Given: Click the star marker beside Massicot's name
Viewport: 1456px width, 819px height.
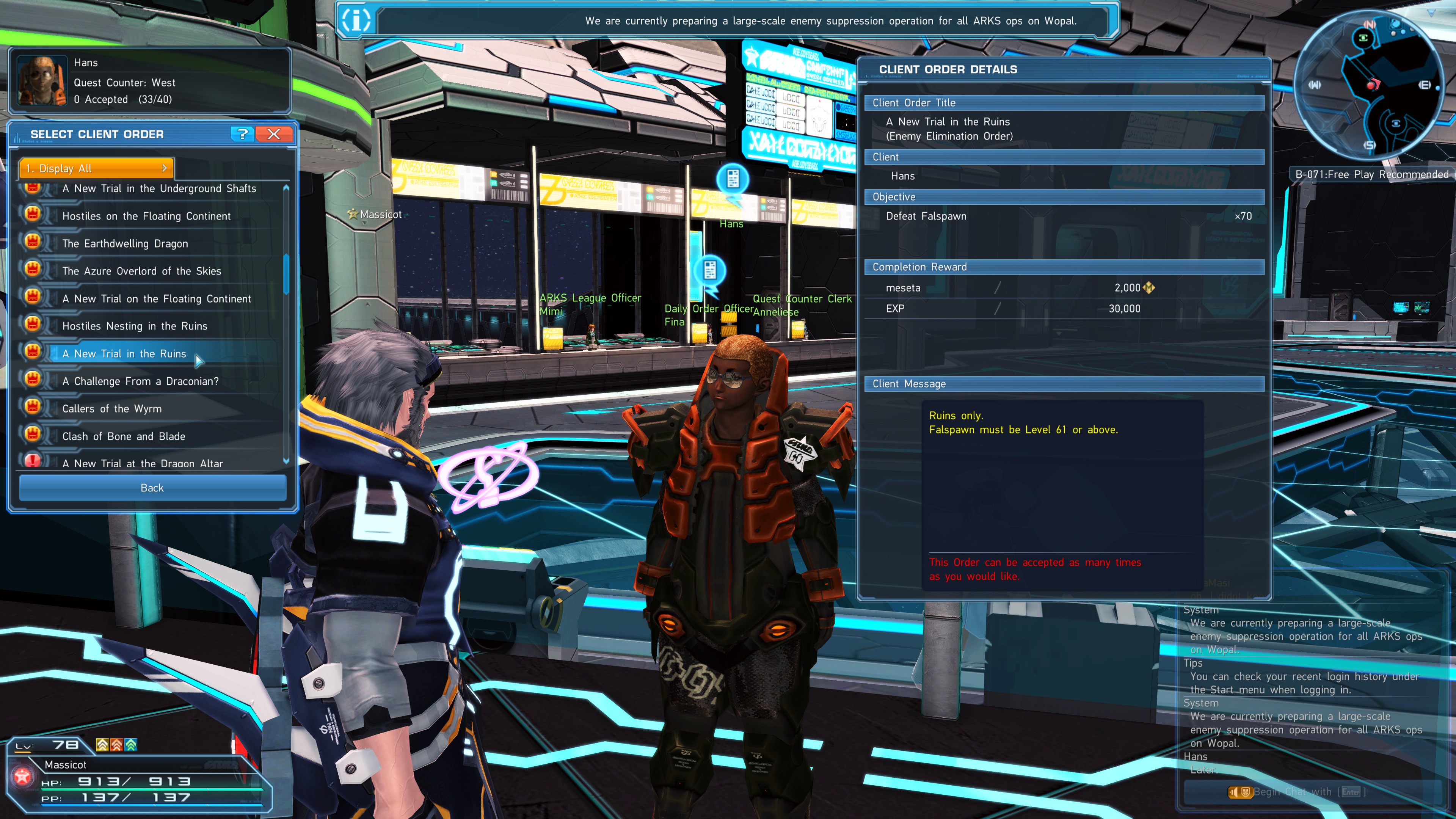Looking at the screenshot, I should point(353,214).
